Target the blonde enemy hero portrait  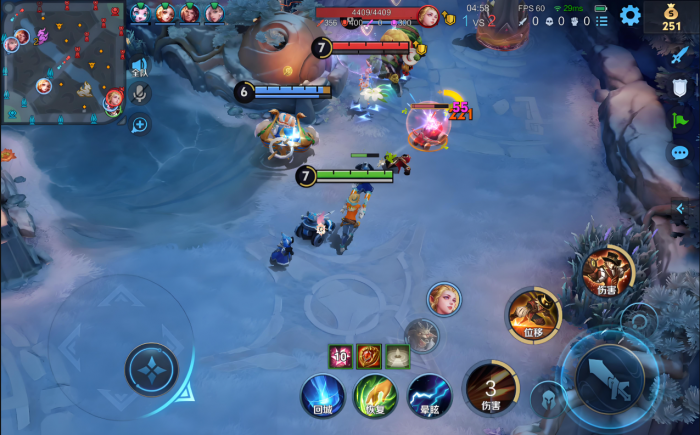coord(444,298)
